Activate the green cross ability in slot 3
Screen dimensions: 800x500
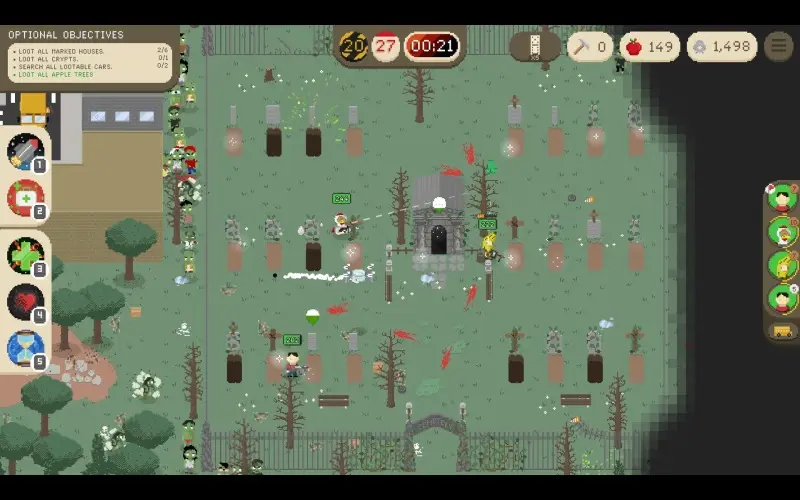(x=25, y=255)
